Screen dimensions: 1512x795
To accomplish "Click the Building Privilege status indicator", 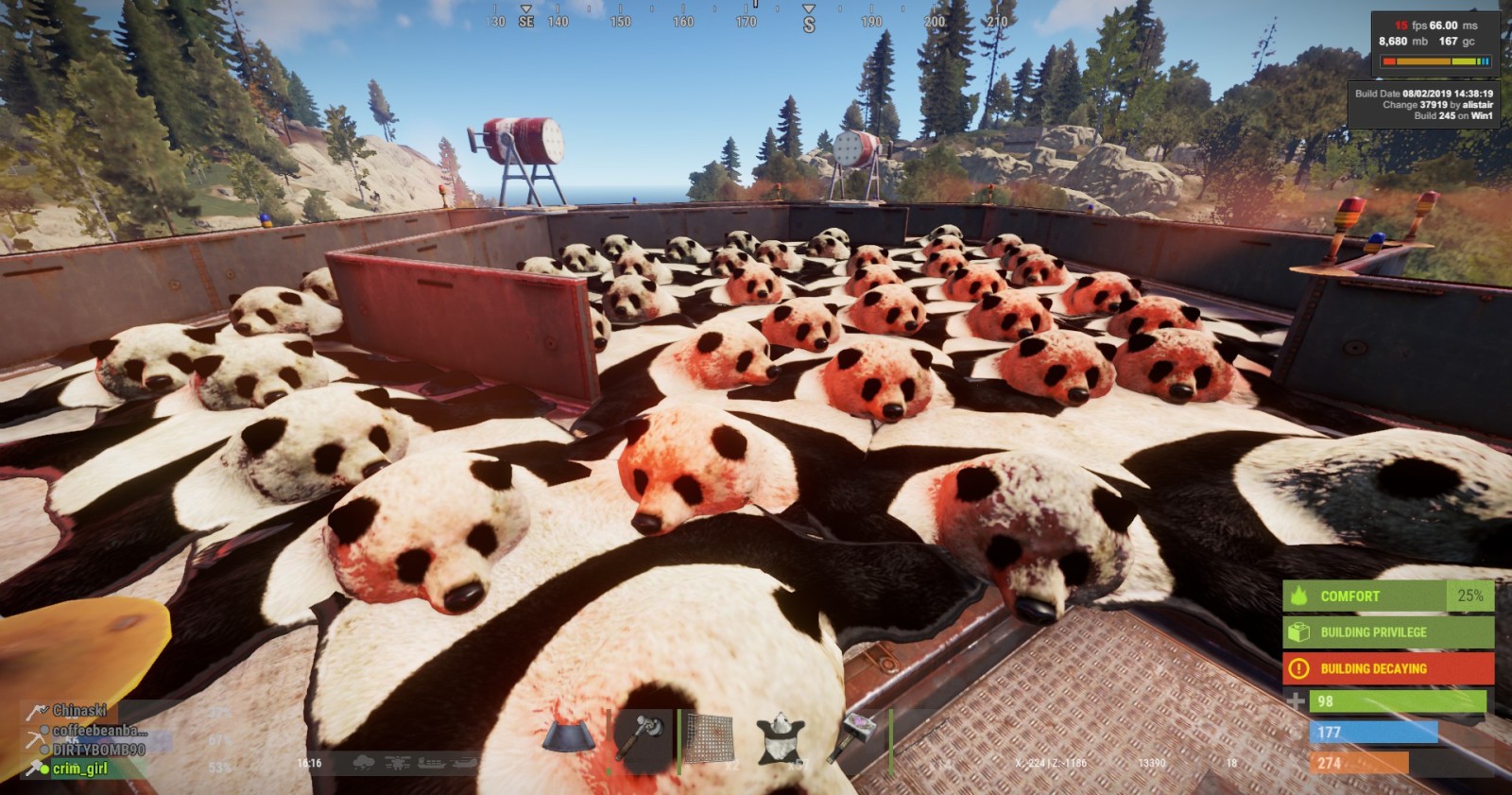I will [x=1387, y=632].
